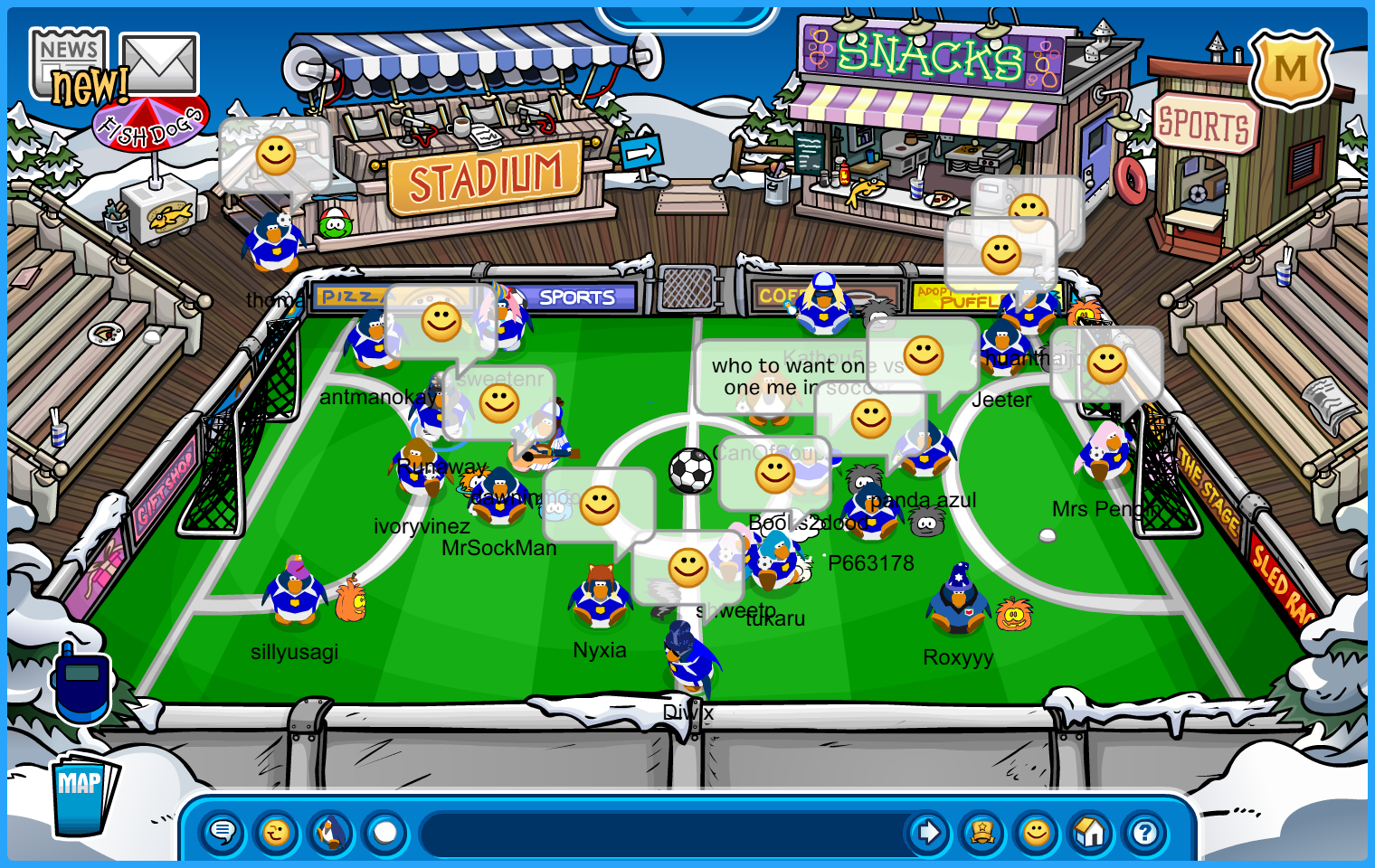This screenshot has height=868, width=1375.
Task: Open help with the question mark button
Action: click(1145, 832)
